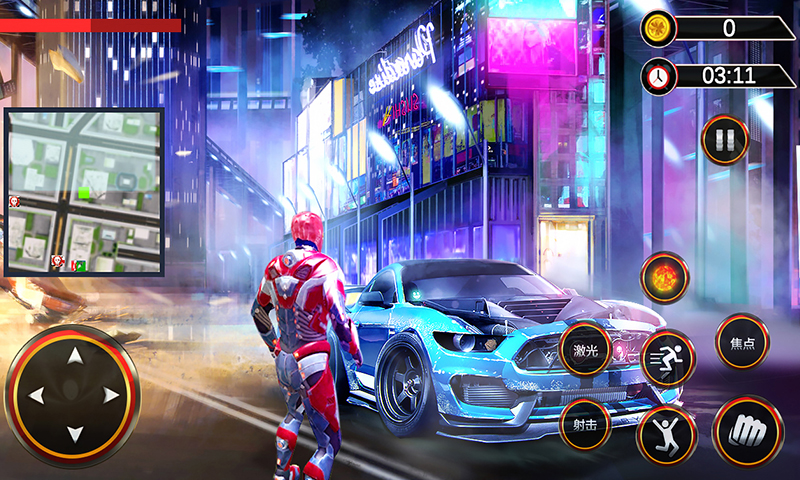
Task: Pause the game
Action: tap(725, 139)
